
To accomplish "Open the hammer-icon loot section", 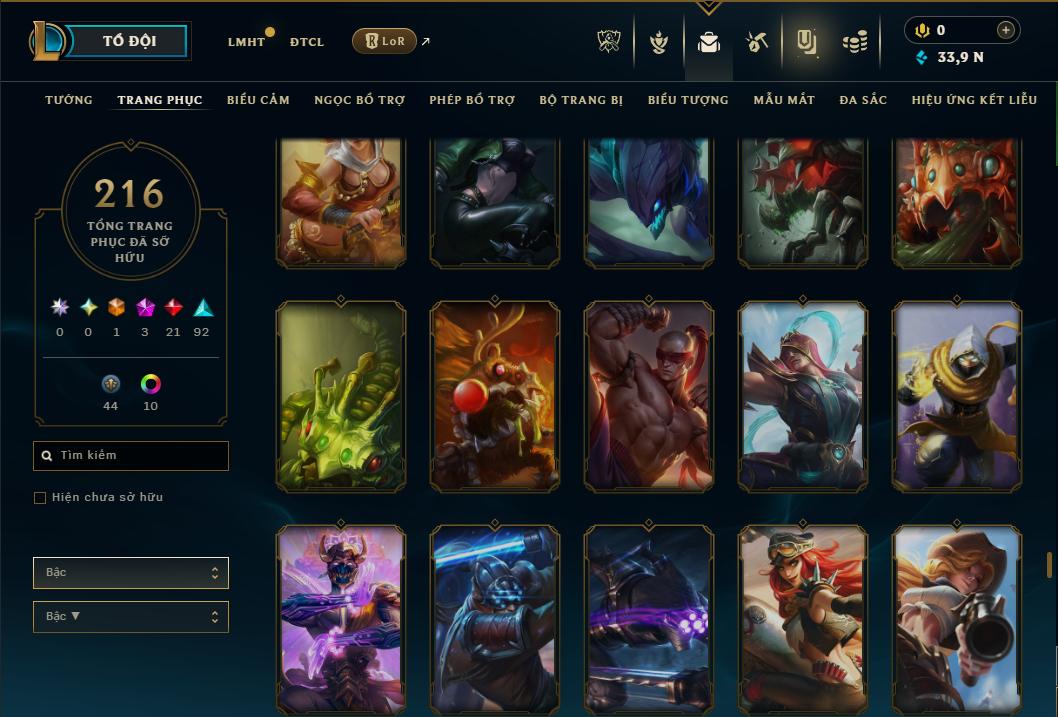I will point(756,42).
